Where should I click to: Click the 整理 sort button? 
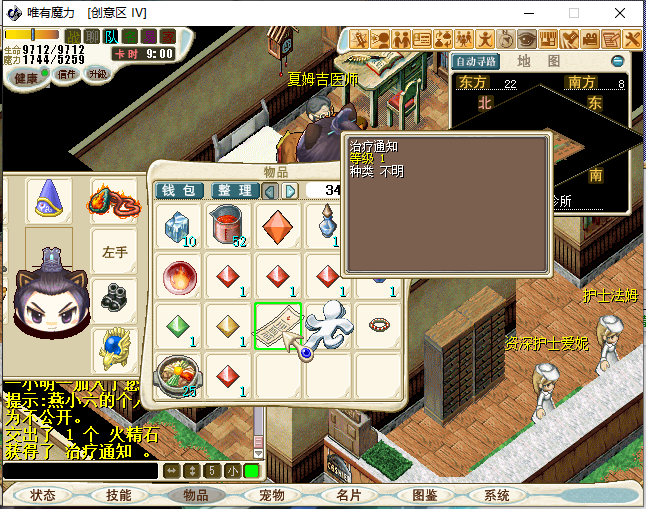click(x=233, y=190)
